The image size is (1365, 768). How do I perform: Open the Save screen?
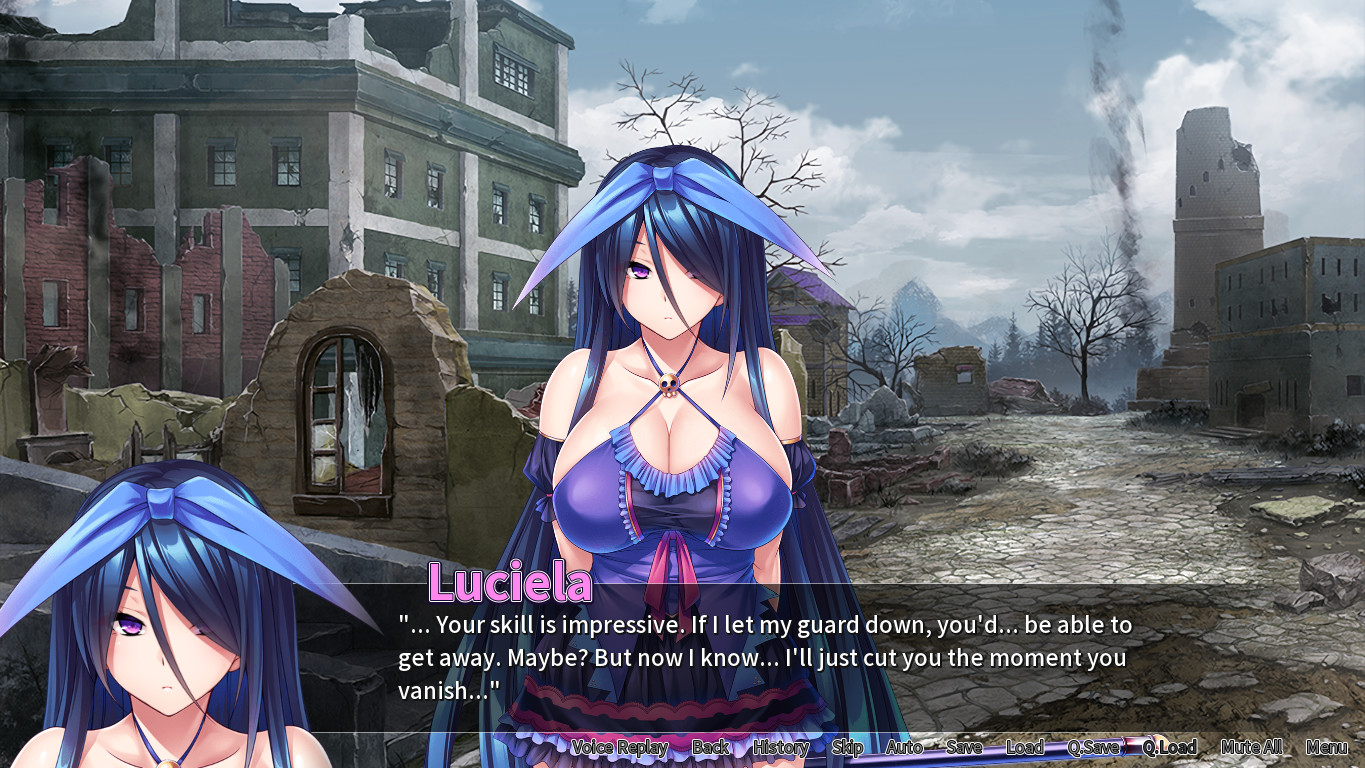point(964,747)
